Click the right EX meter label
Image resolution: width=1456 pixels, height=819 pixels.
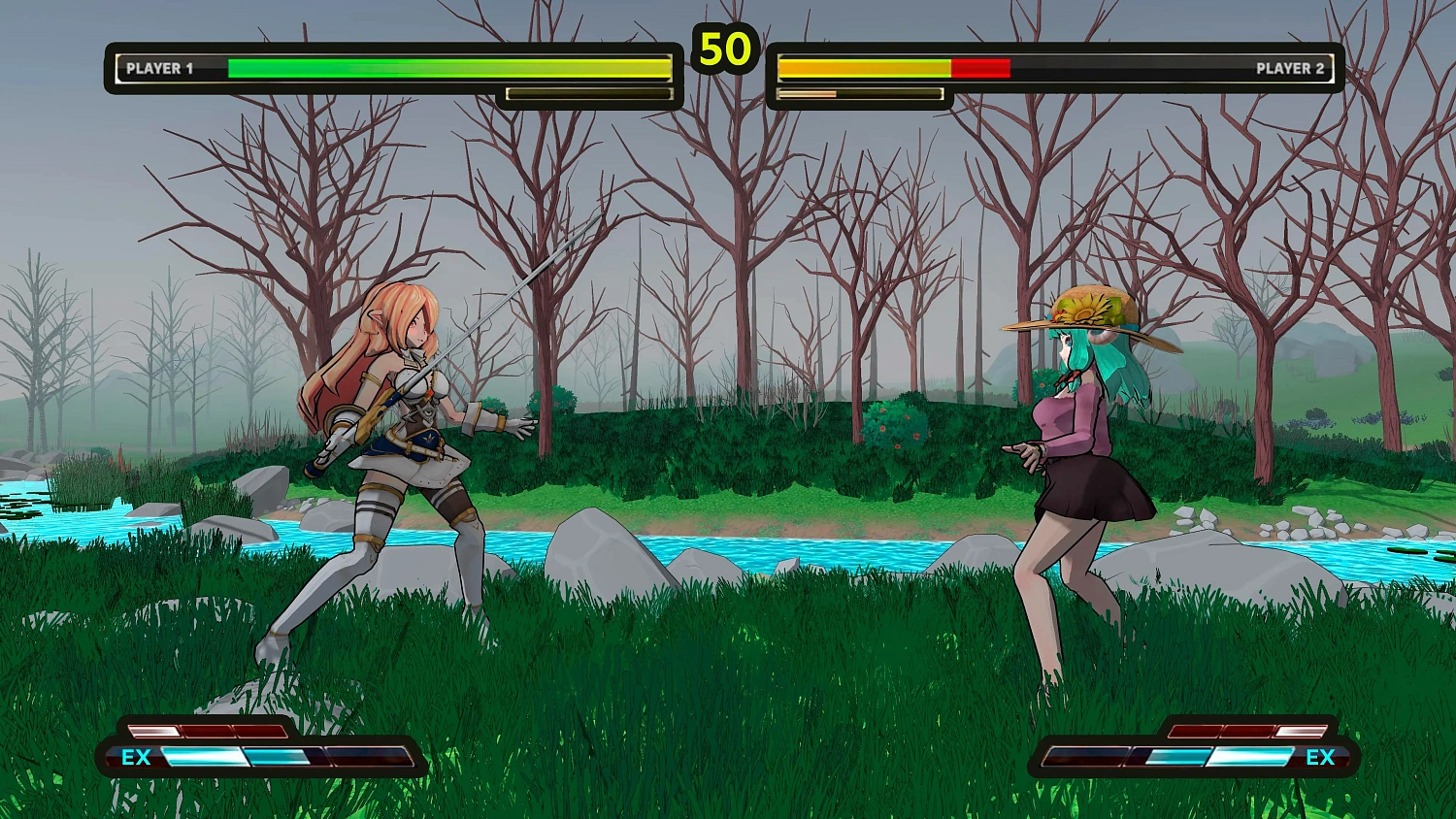click(x=1321, y=758)
